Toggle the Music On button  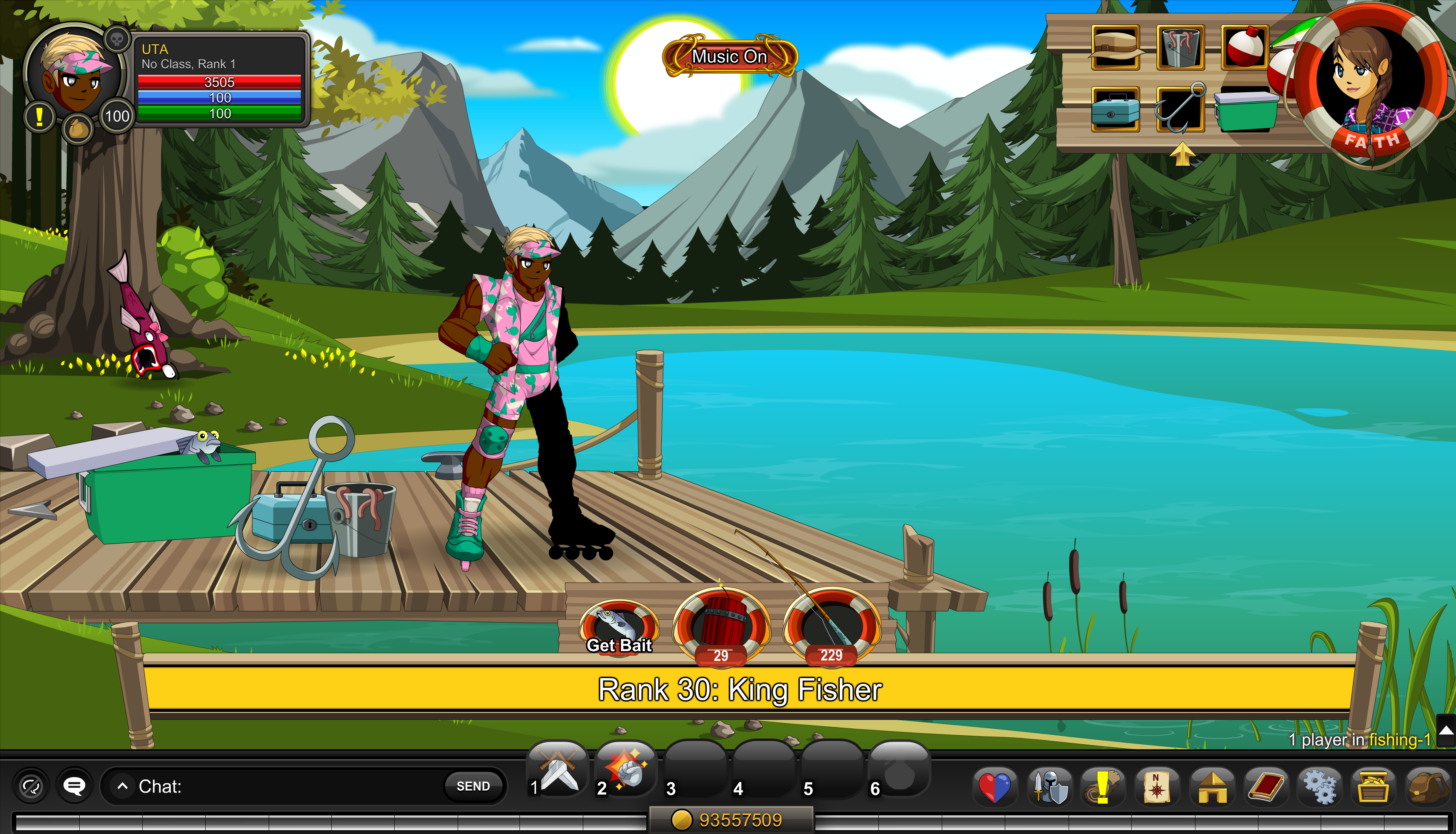(730, 56)
